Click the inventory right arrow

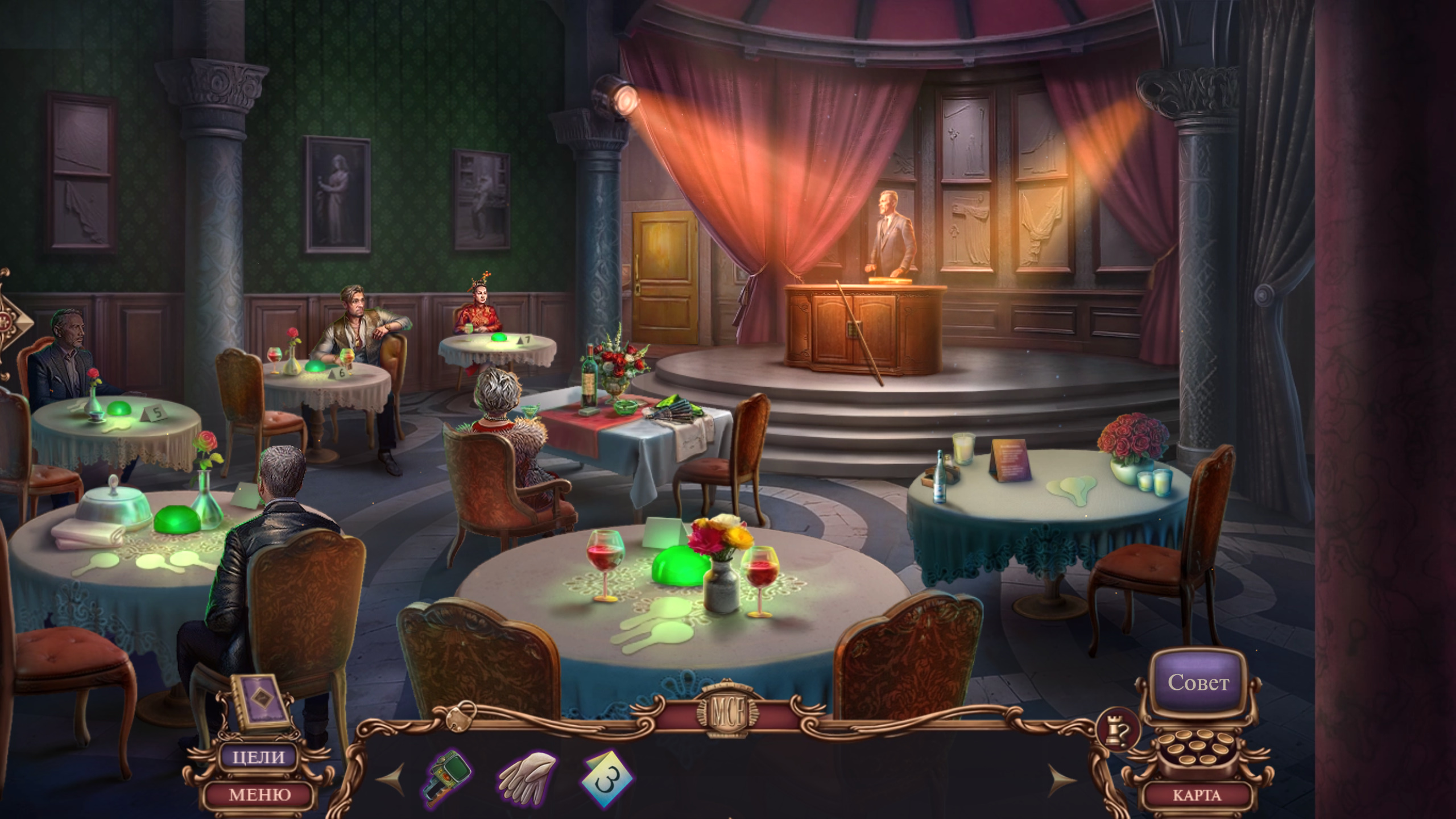(x=1062, y=780)
